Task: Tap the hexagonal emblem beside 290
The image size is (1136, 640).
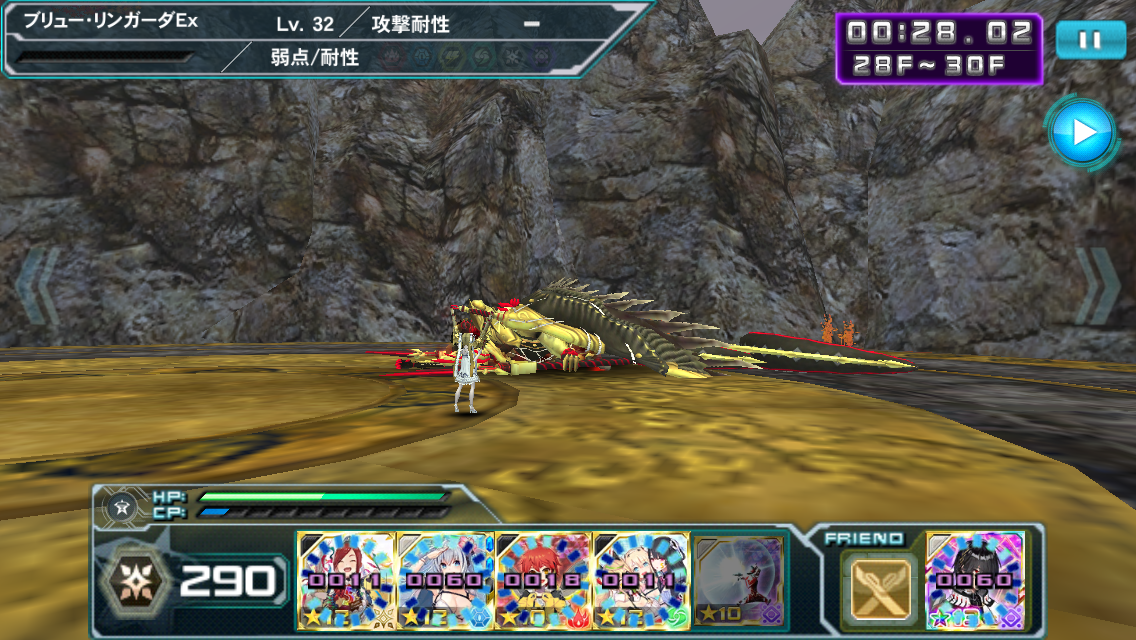Action: tap(134, 580)
